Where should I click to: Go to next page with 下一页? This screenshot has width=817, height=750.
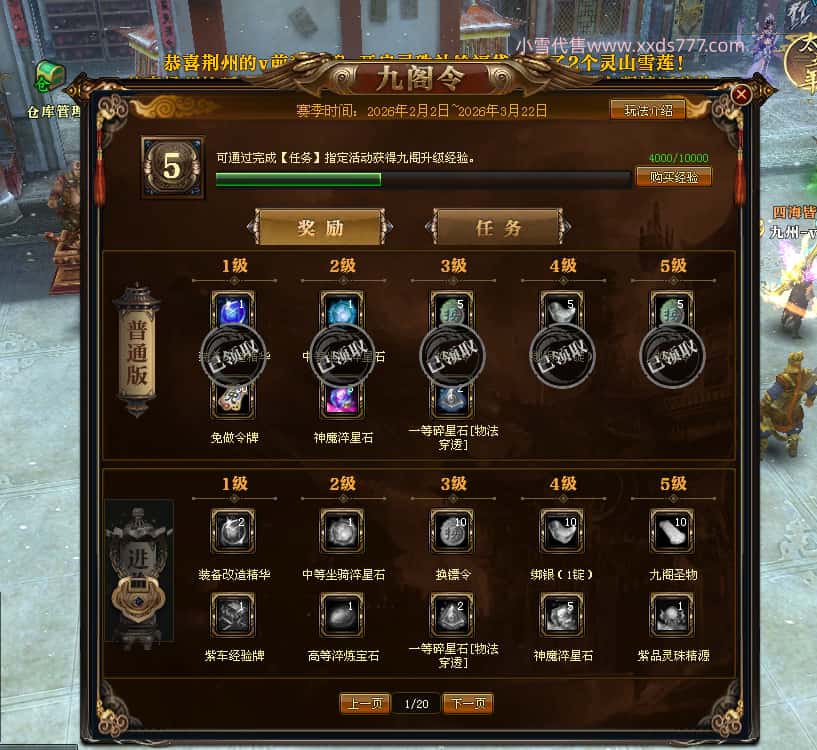pyautogui.click(x=468, y=704)
